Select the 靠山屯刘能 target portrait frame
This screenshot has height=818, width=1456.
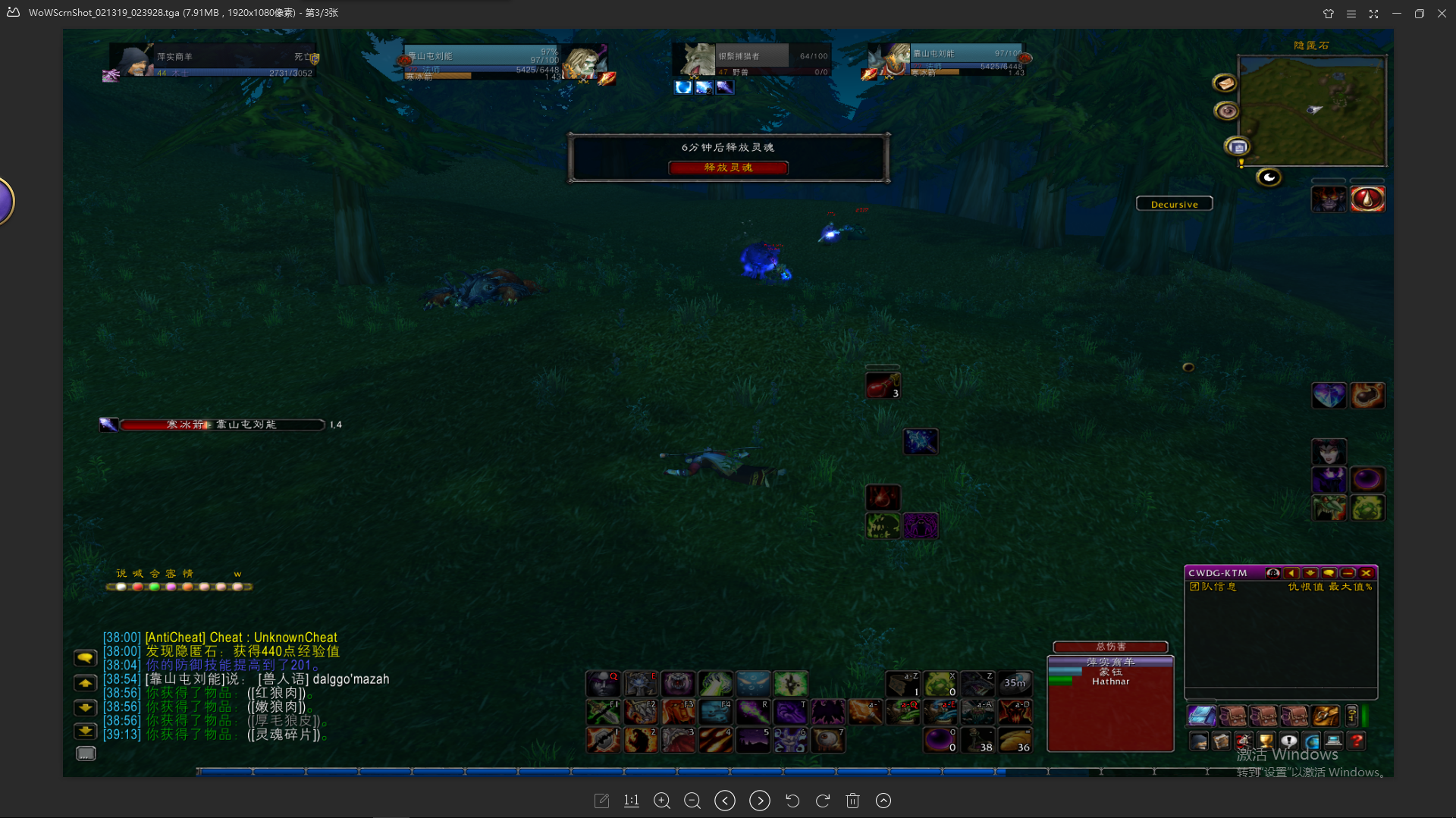(x=584, y=62)
